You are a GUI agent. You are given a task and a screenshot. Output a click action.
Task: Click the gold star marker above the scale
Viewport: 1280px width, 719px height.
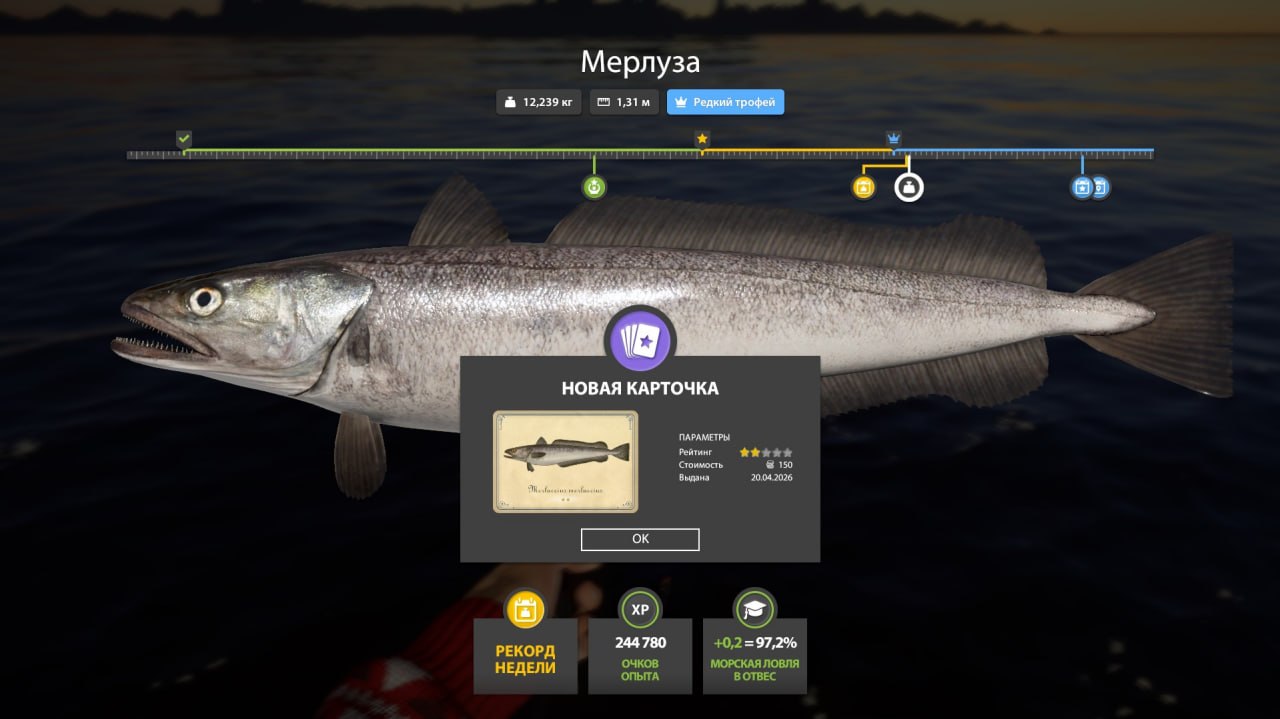tap(702, 139)
